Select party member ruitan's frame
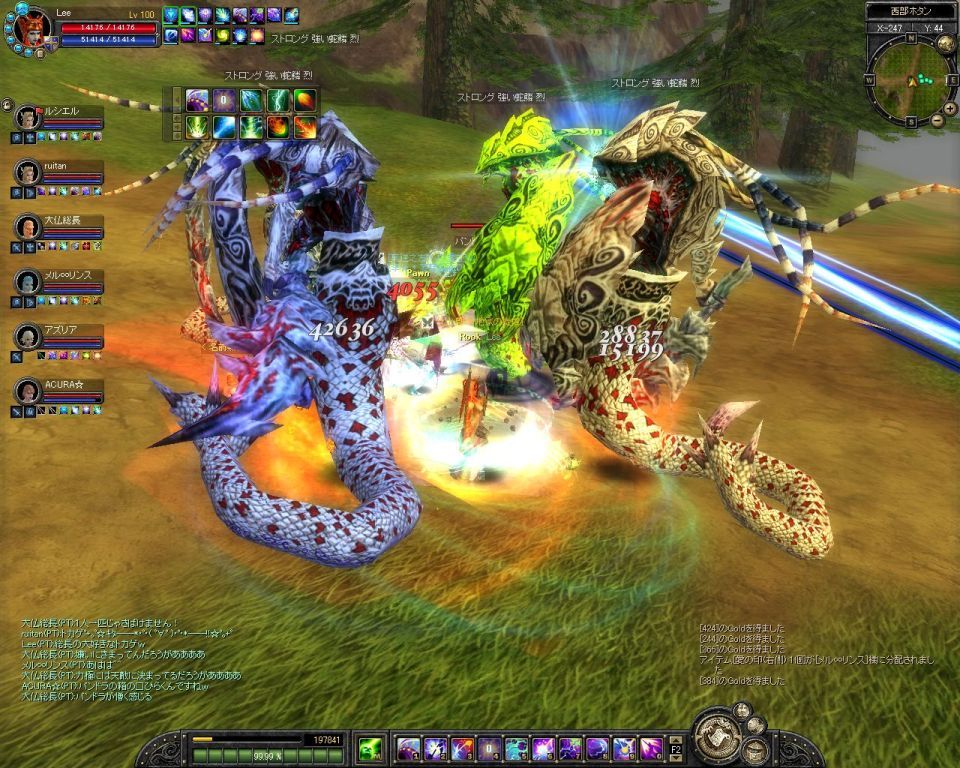 [58, 173]
